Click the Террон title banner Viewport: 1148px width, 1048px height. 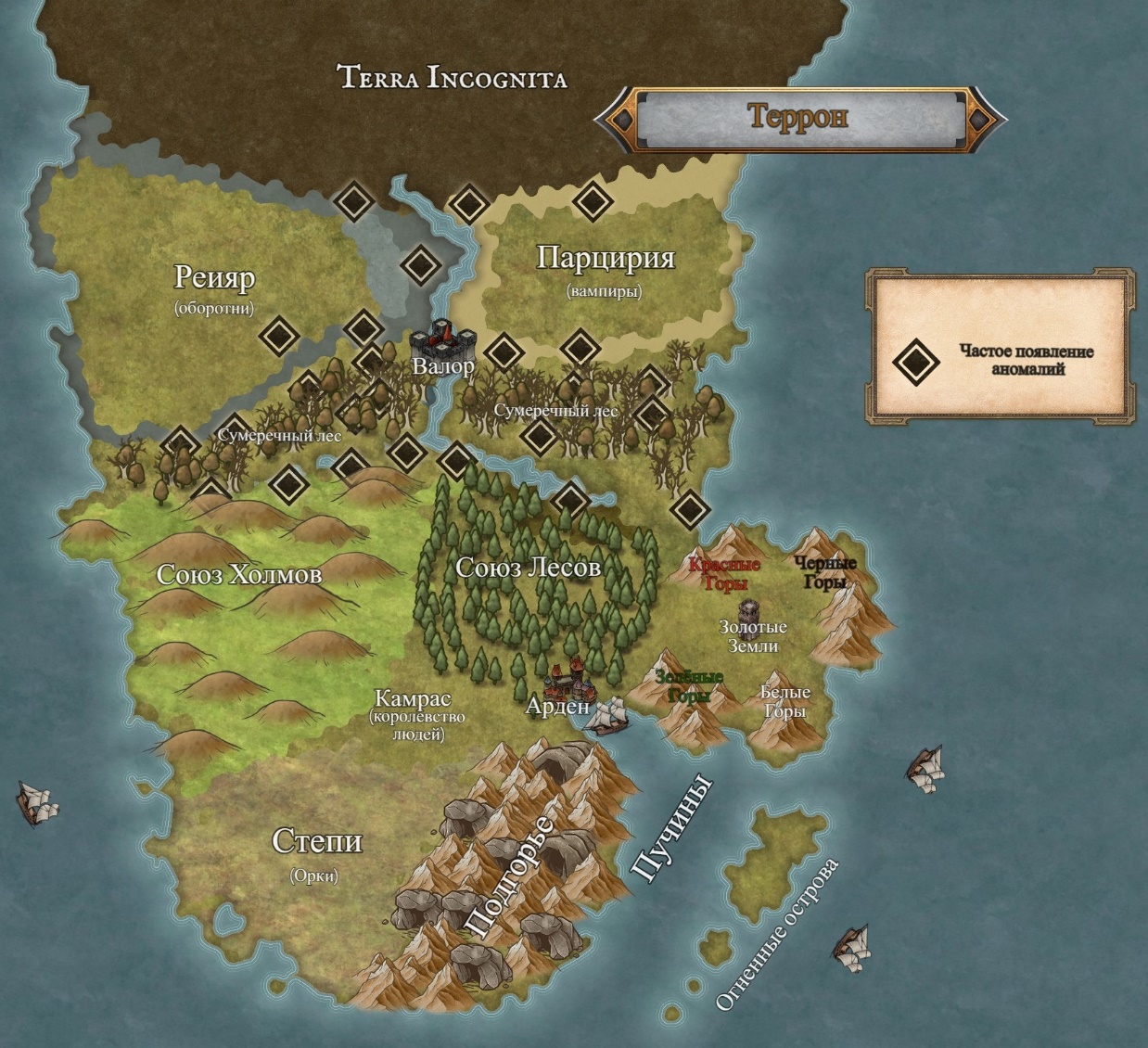pos(798,118)
